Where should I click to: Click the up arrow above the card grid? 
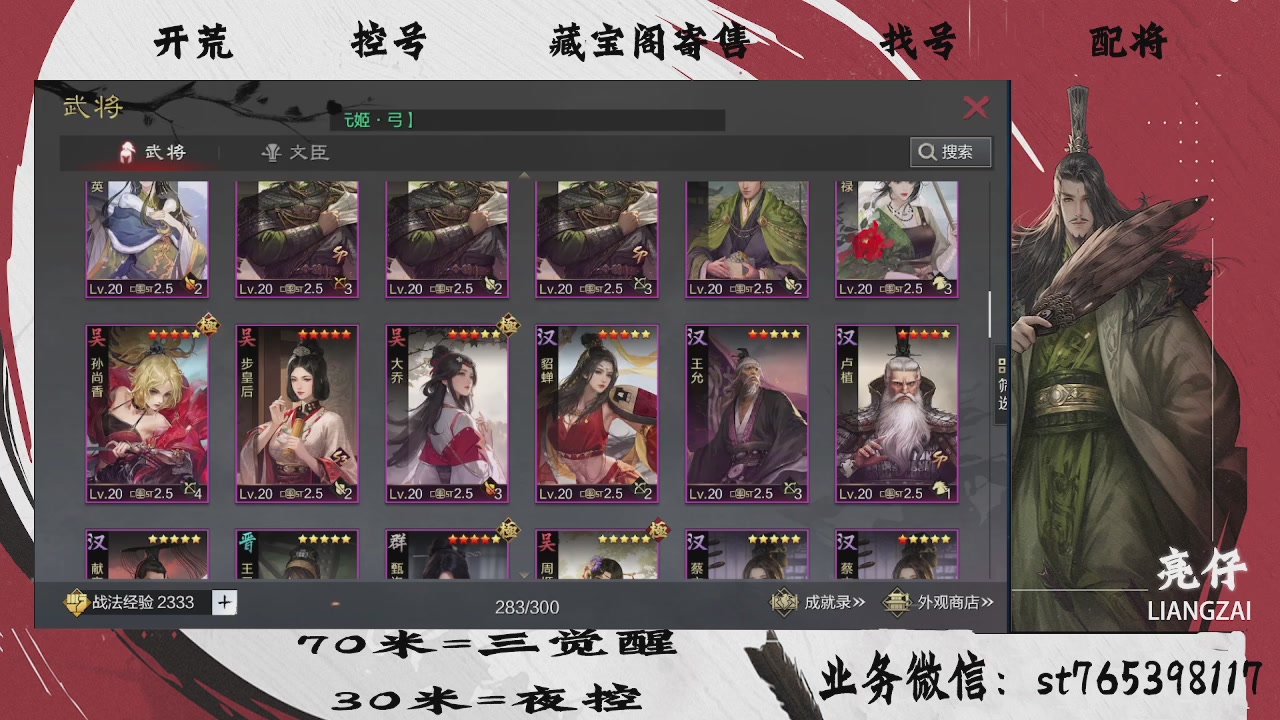click(524, 174)
